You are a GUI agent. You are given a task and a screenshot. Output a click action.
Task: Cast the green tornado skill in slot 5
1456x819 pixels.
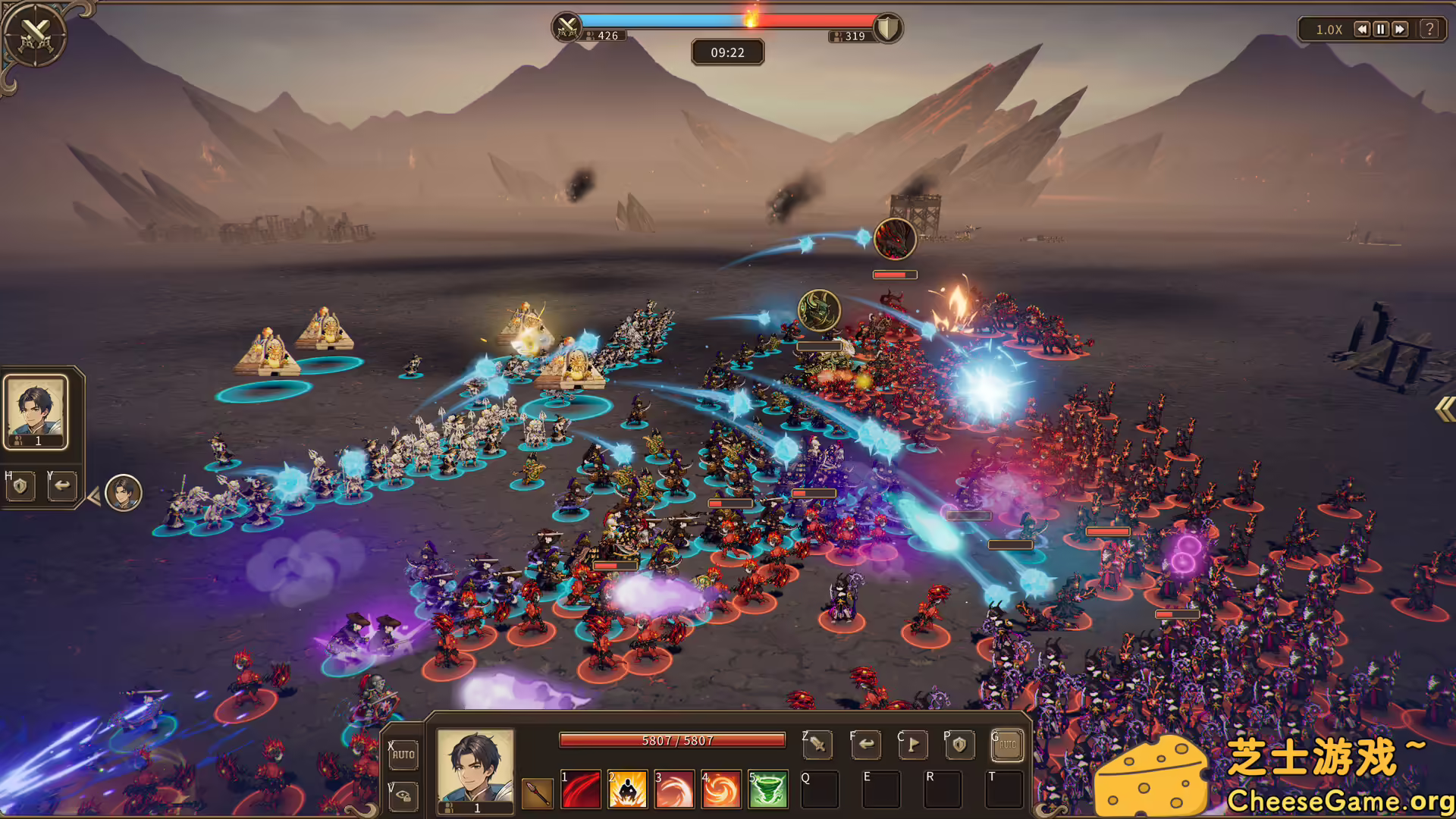click(767, 789)
